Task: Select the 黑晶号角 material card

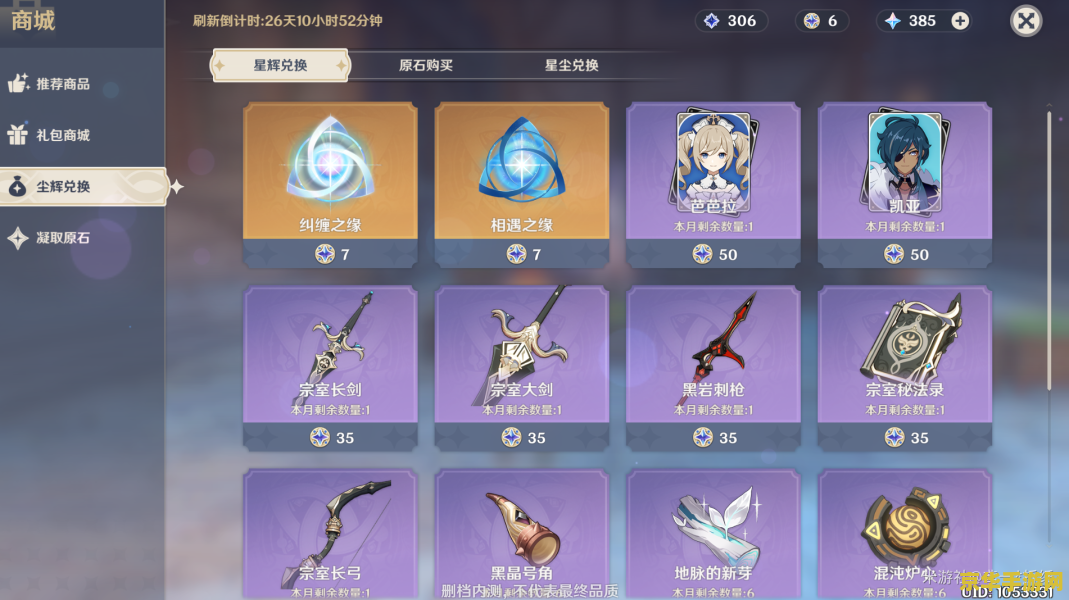Action: (x=521, y=535)
